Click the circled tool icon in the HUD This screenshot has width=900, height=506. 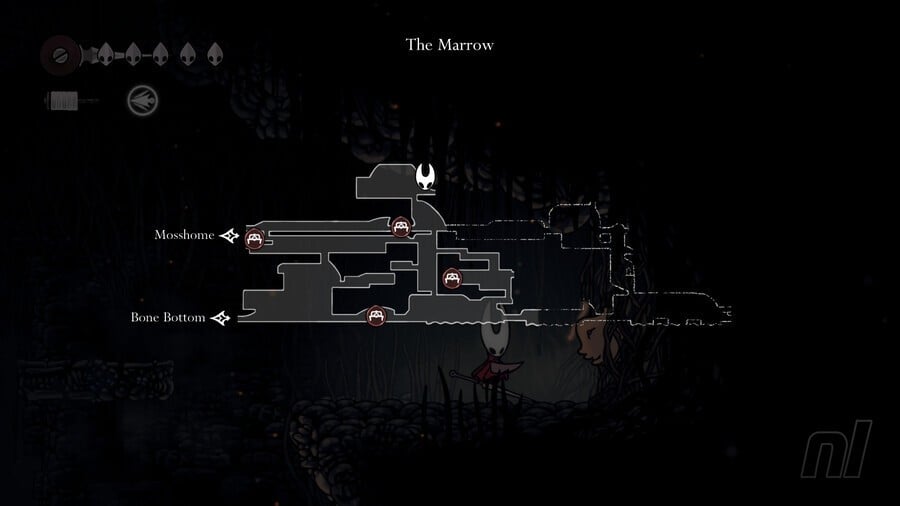point(142,100)
